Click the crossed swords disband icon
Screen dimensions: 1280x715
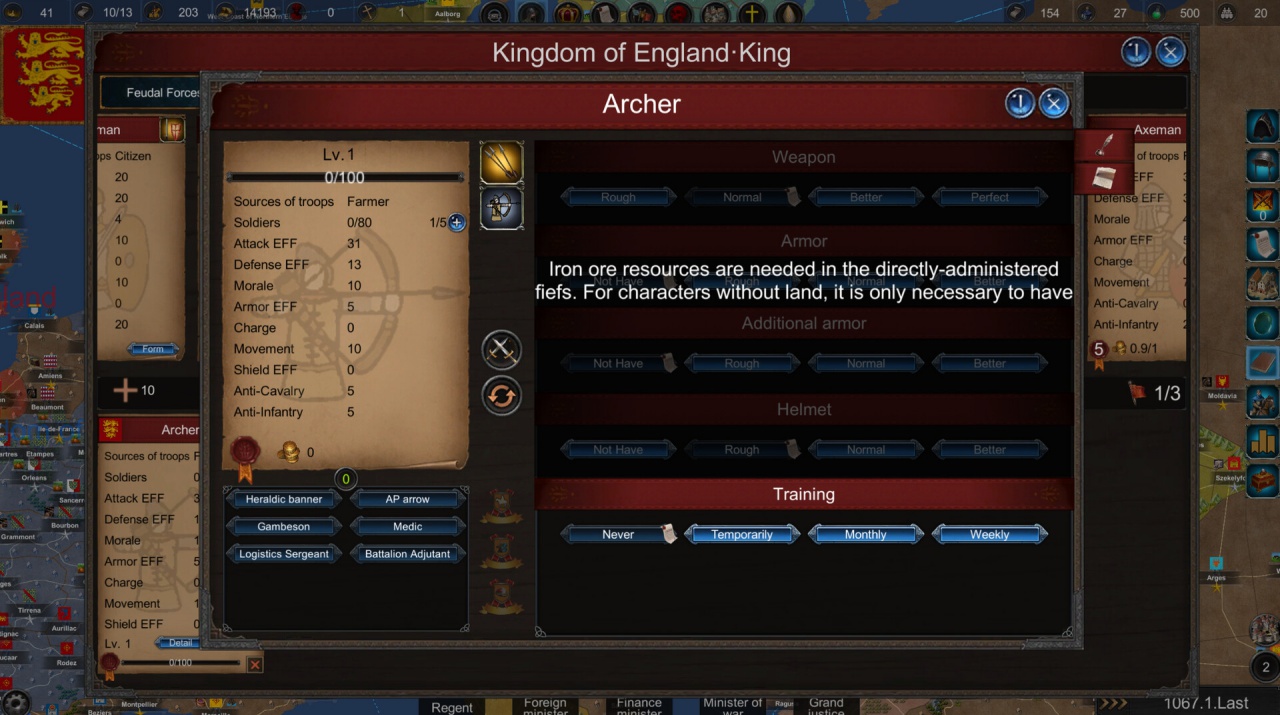point(501,350)
